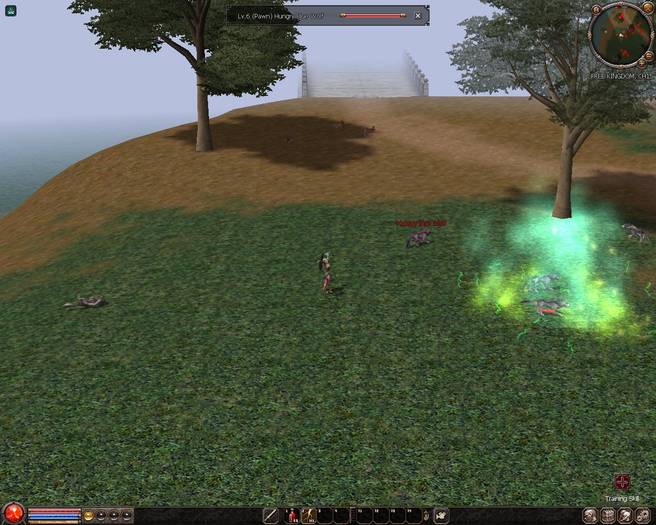The width and height of the screenshot is (656, 525).
Task: Use the red potion hotbar slot
Action: (x=293, y=516)
